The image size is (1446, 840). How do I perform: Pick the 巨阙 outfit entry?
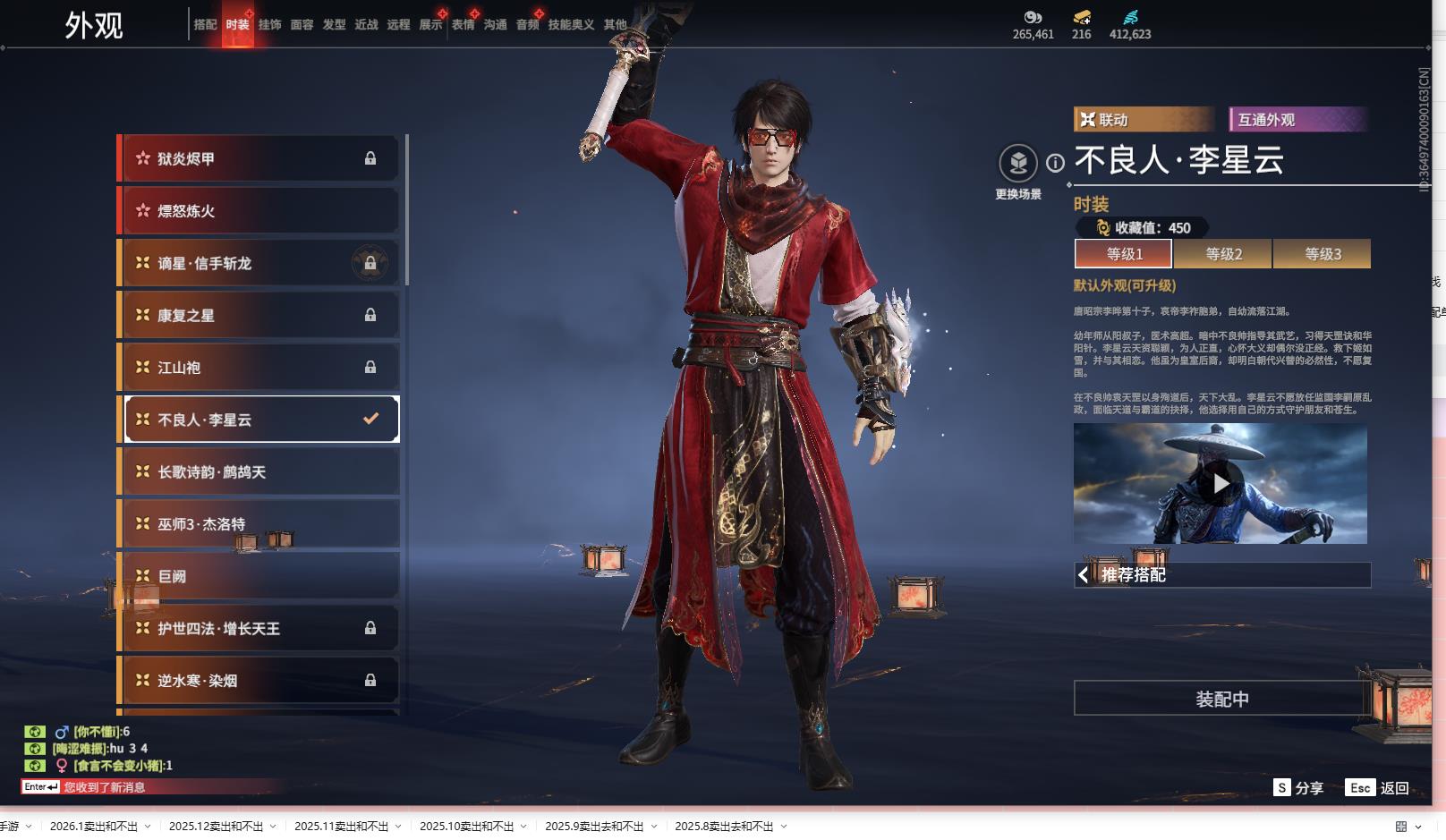(x=259, y=577)
